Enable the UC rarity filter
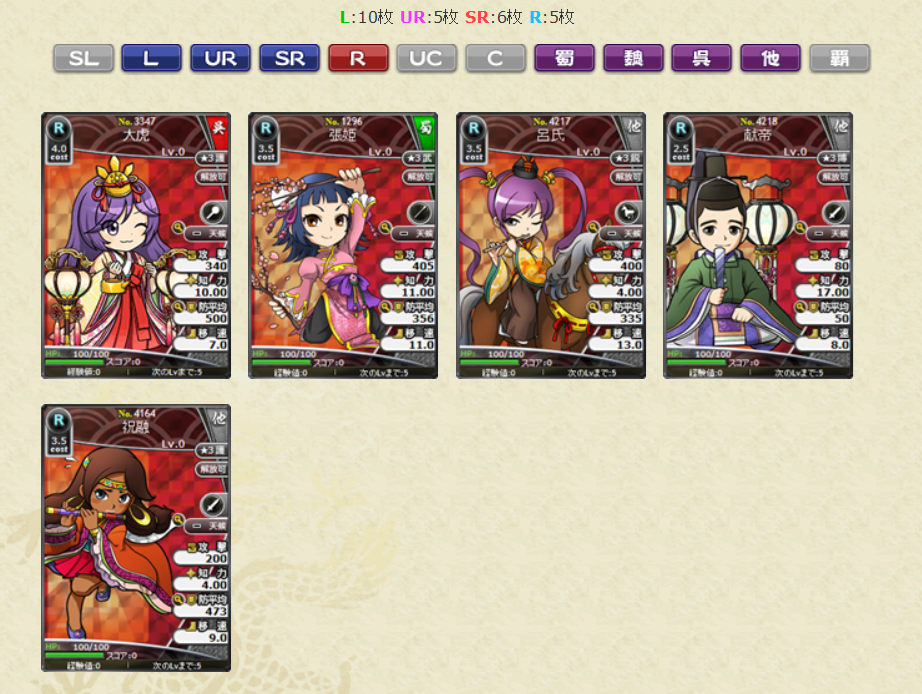Image resolution: width=922 pixels, height=694 pixels. 426,59
